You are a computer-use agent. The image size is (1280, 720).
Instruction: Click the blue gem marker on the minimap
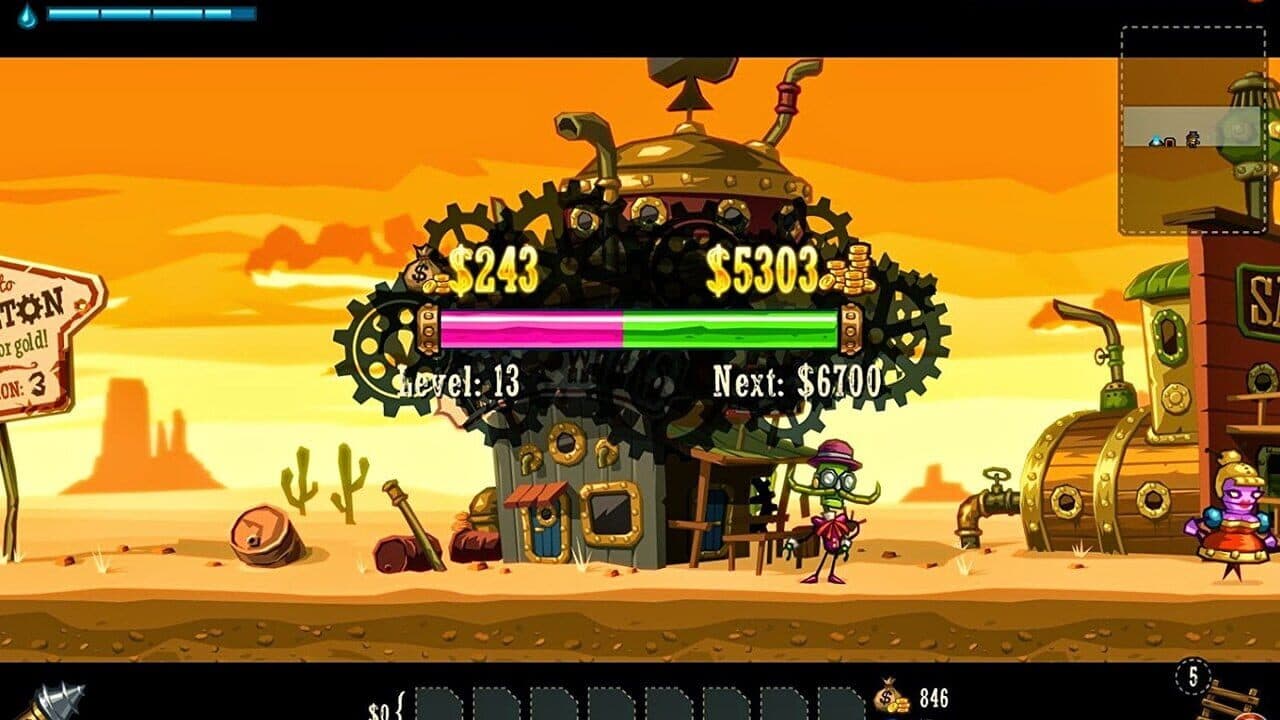tap(1155, 139)
